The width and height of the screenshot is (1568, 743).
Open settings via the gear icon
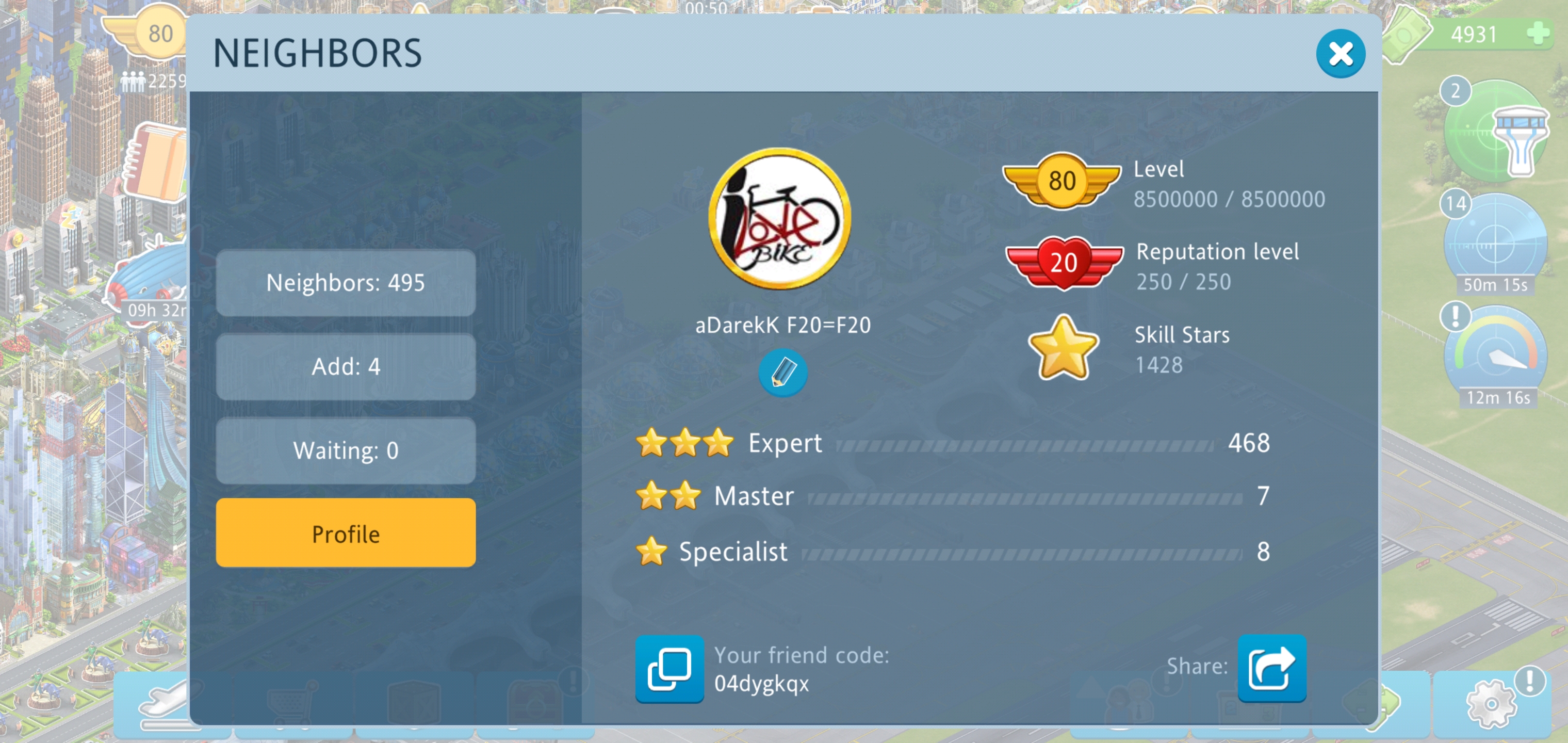click(1491, 703)
